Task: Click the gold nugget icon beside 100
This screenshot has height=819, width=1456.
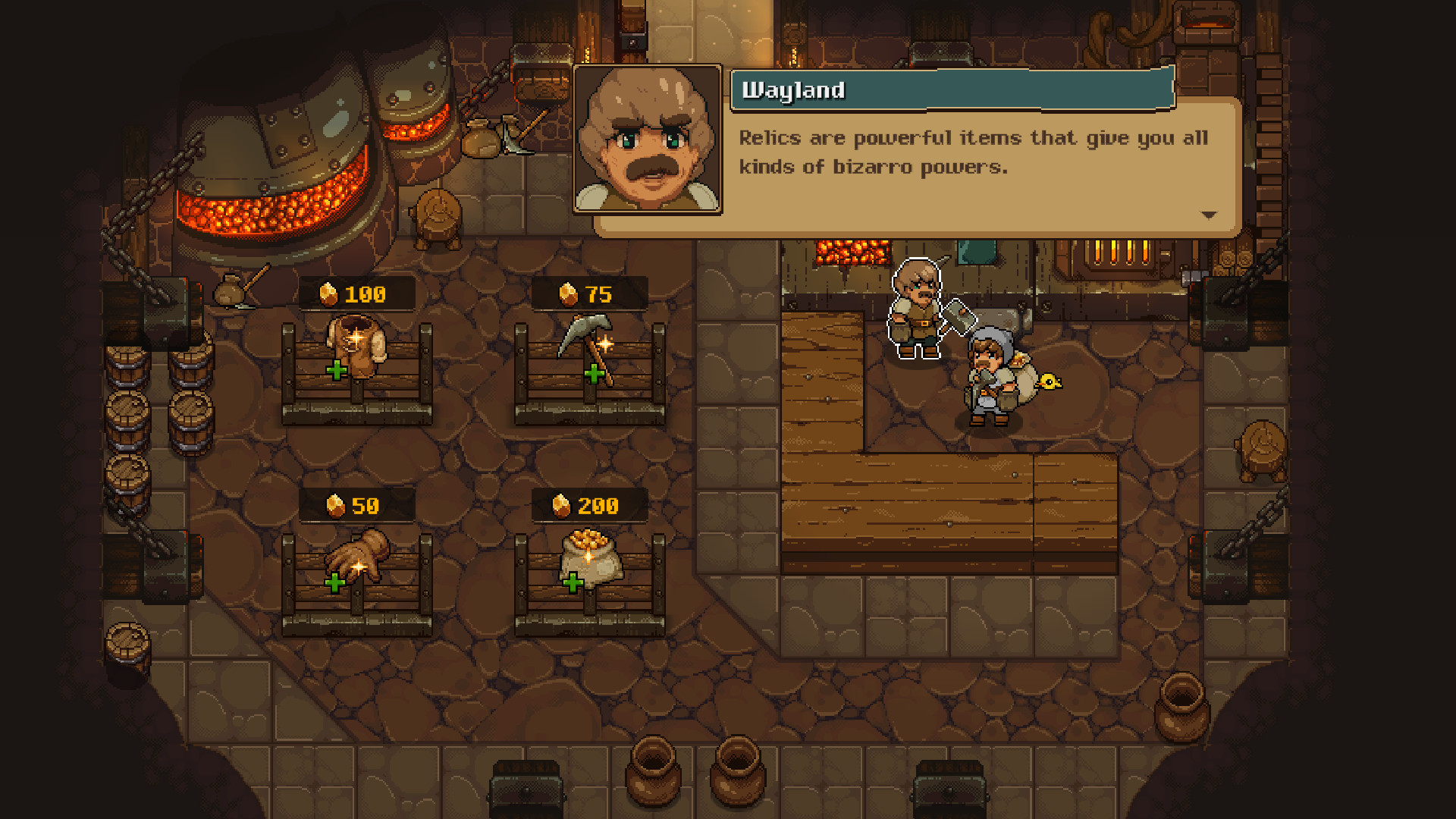Action: (x=329, y=294)
